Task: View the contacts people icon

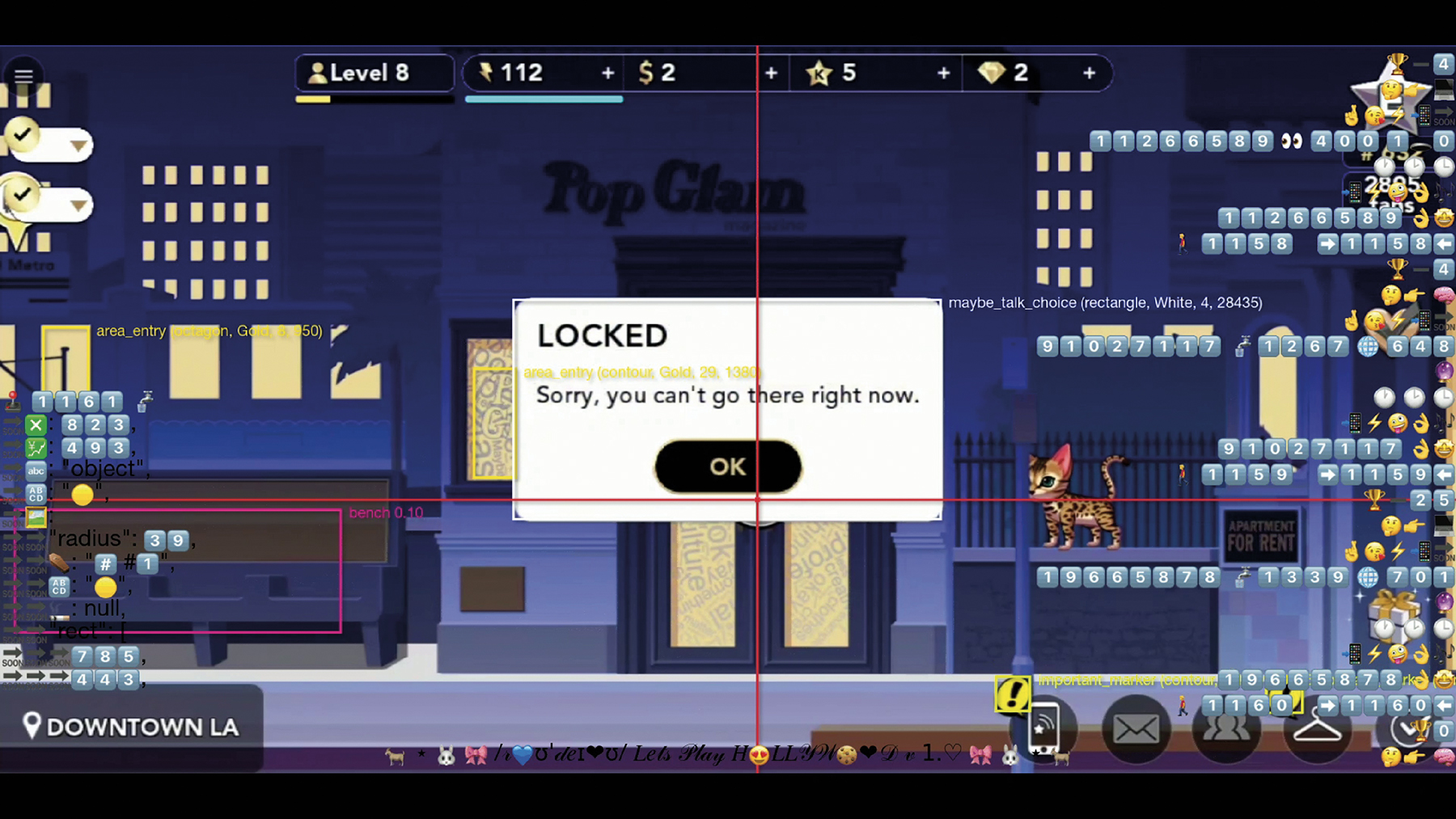Action: click(1226, 728)
